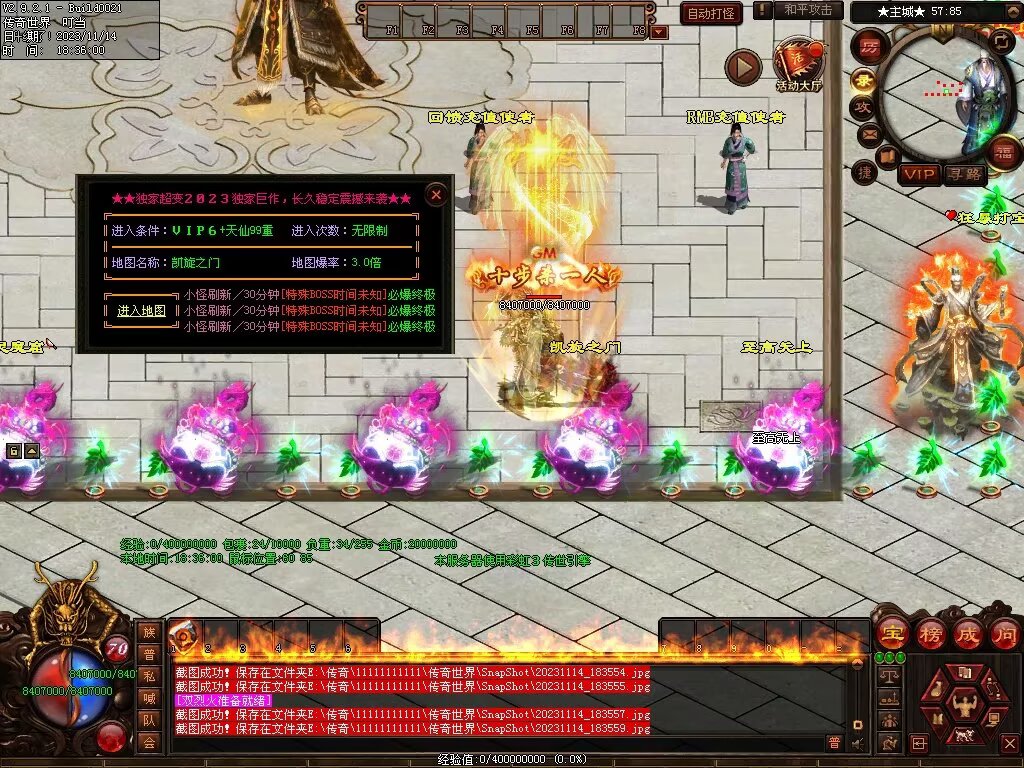Open the mail envelope icon
Image resolution: width=1024 pixels, height=768 pixels.
pyautogui.click(x=868, y=133)
